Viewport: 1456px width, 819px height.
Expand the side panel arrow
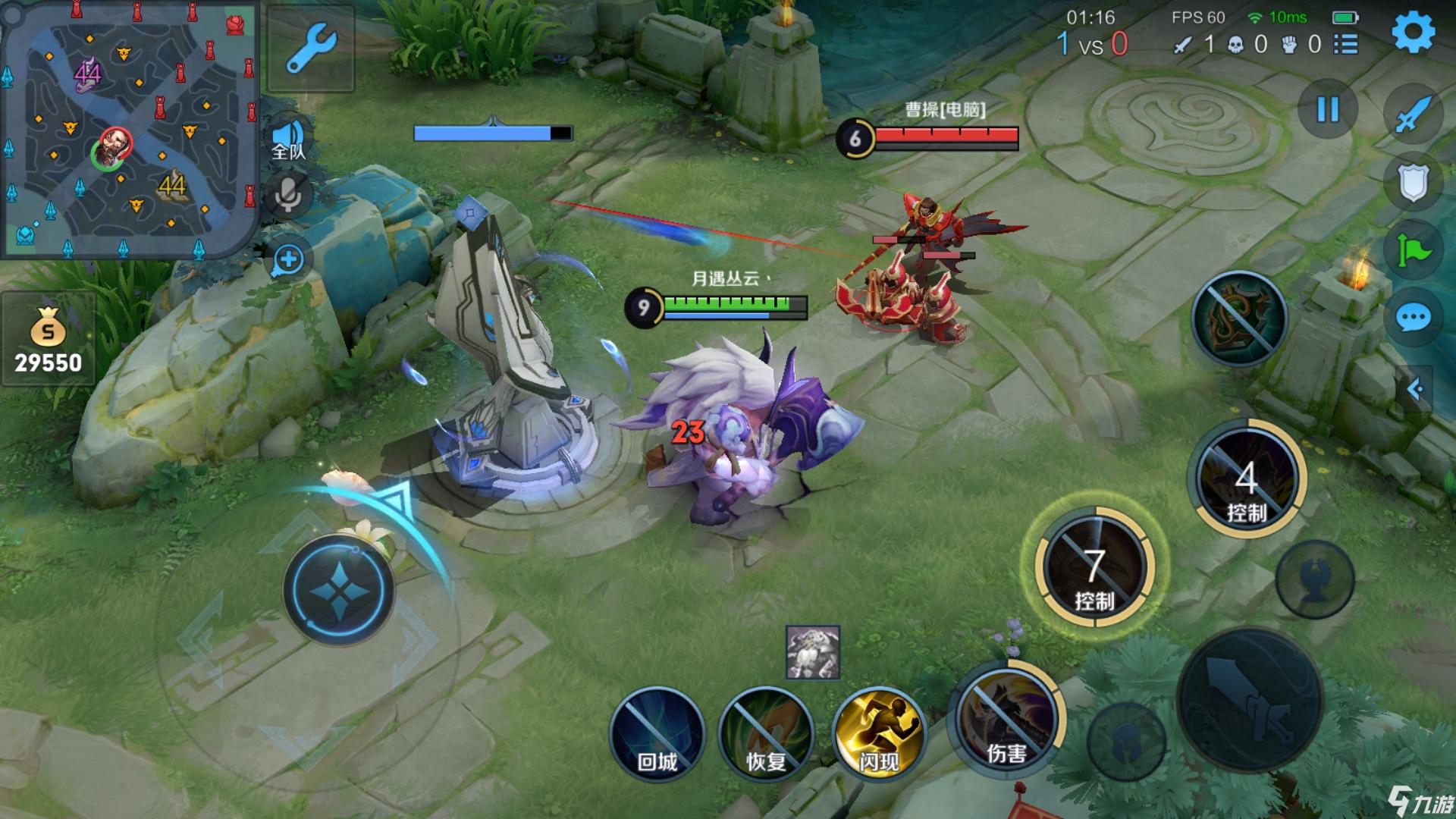1414,389
